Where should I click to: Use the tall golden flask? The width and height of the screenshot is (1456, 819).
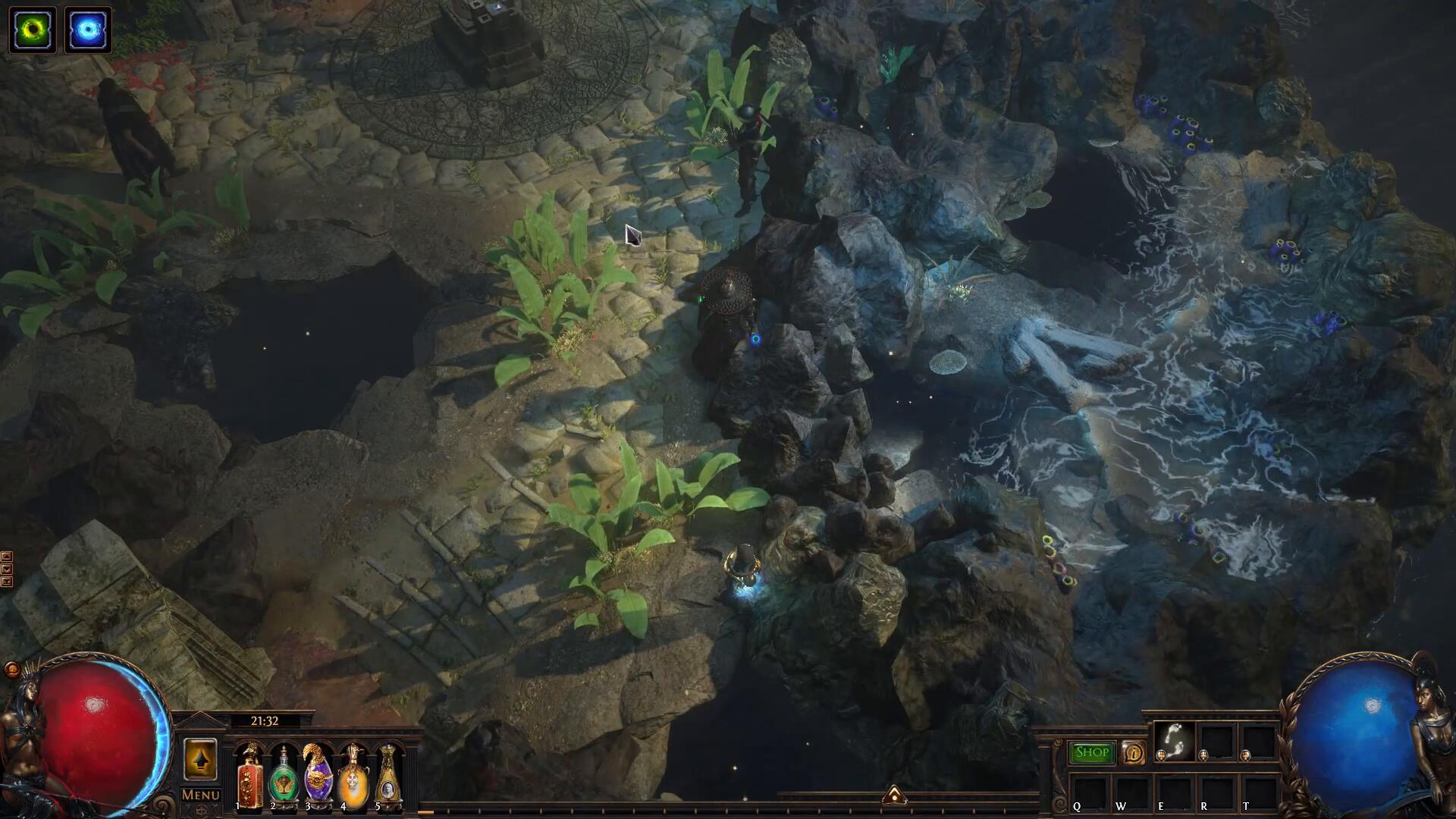coord(388,775)
